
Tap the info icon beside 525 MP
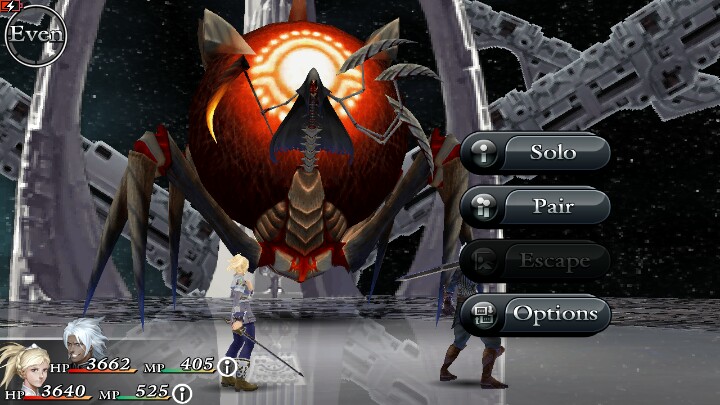pyautogui.click(x=182, y=394)
